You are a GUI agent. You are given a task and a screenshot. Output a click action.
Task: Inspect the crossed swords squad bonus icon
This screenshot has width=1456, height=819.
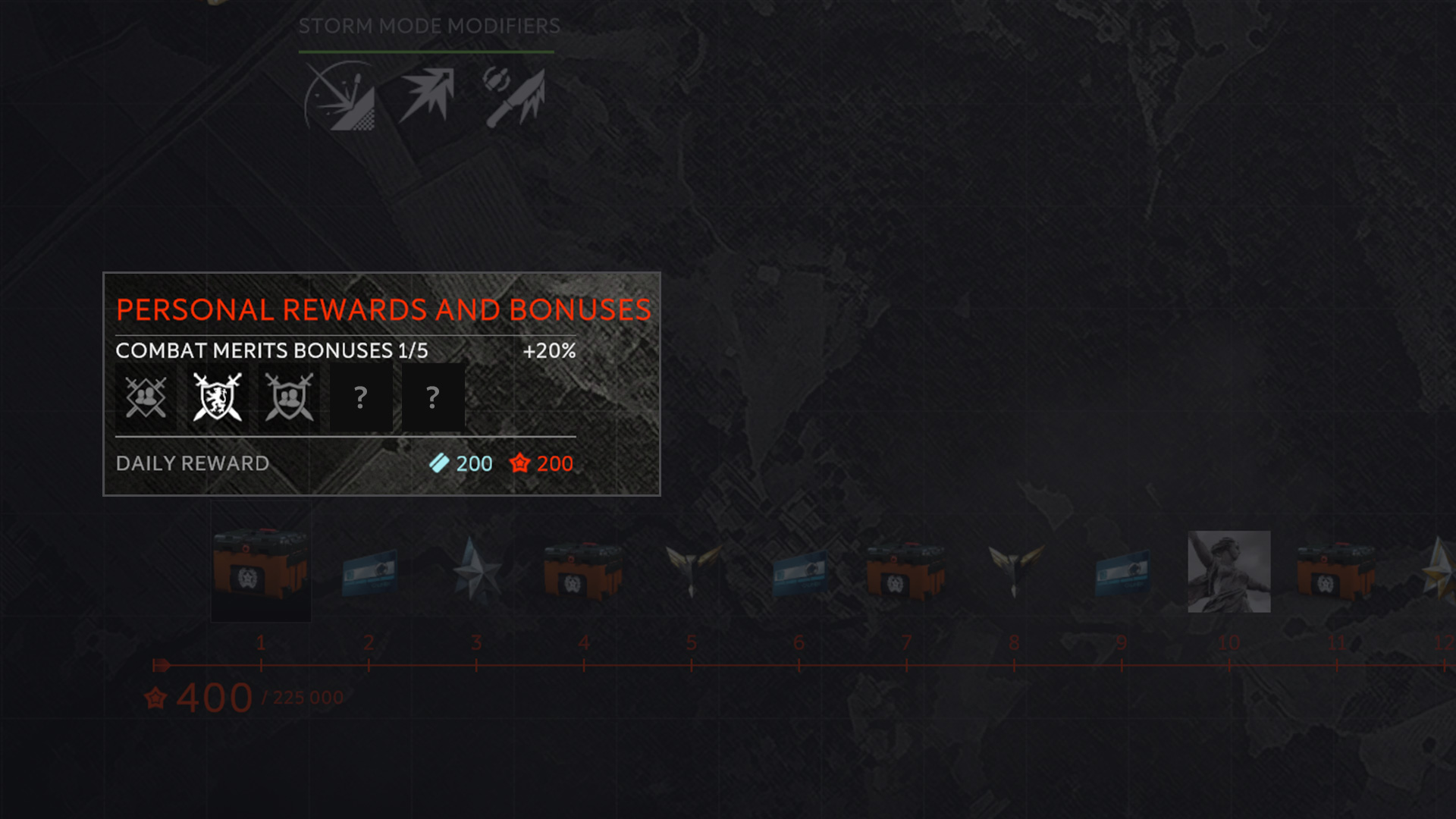click(x=146, y=397)
